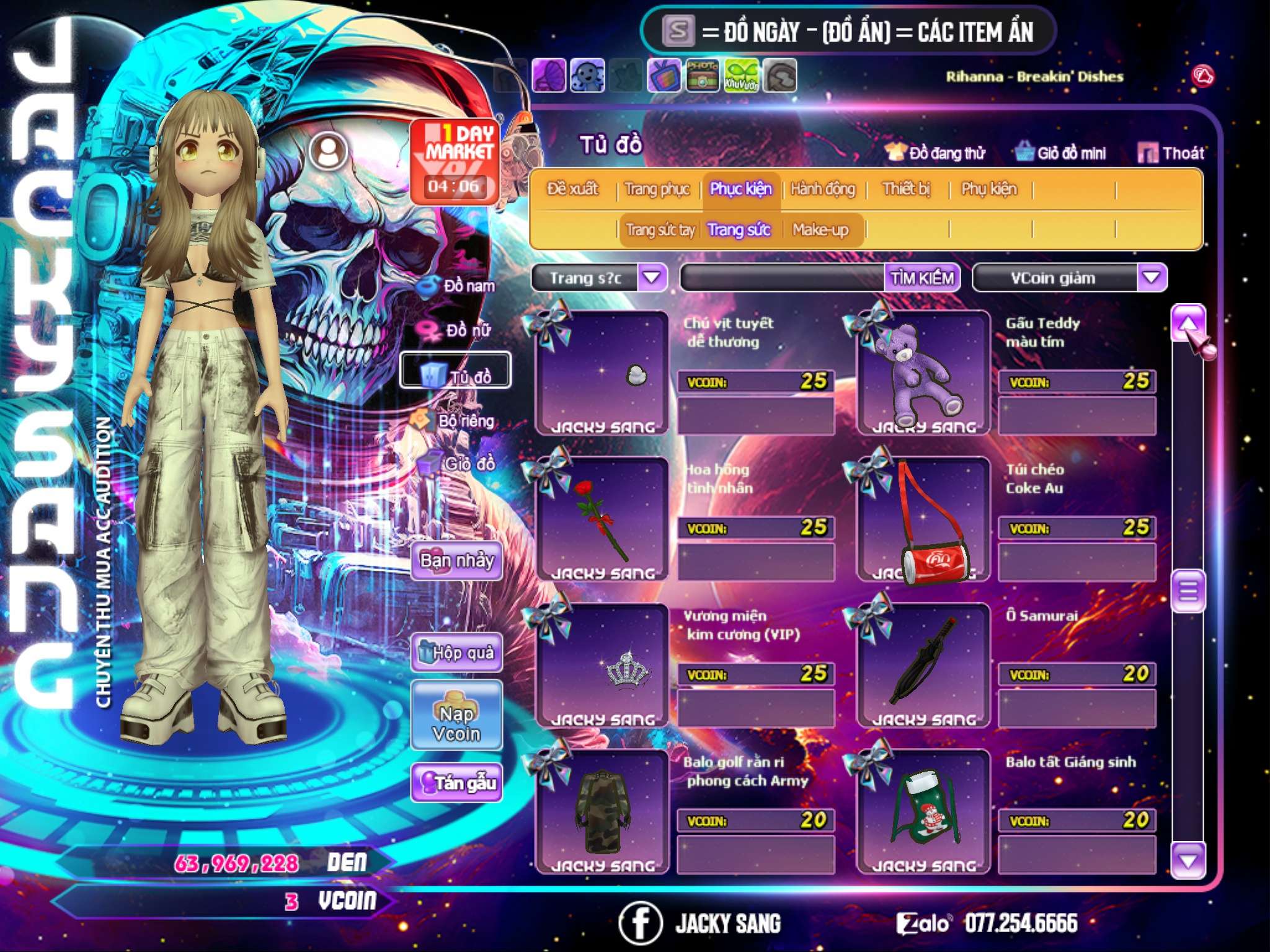Screen dimensions: 1270x952
Task: Open the Hành động tab
Action: pos(823,189)
